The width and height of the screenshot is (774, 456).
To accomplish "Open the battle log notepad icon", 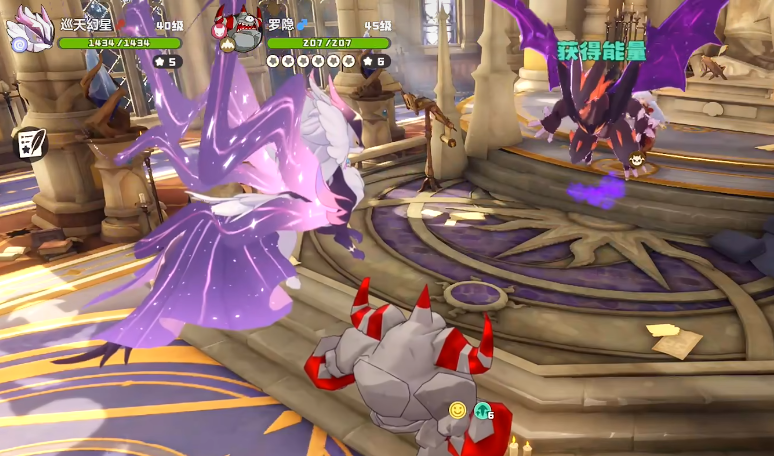I will pyautogui.click(x=30, y=143).
